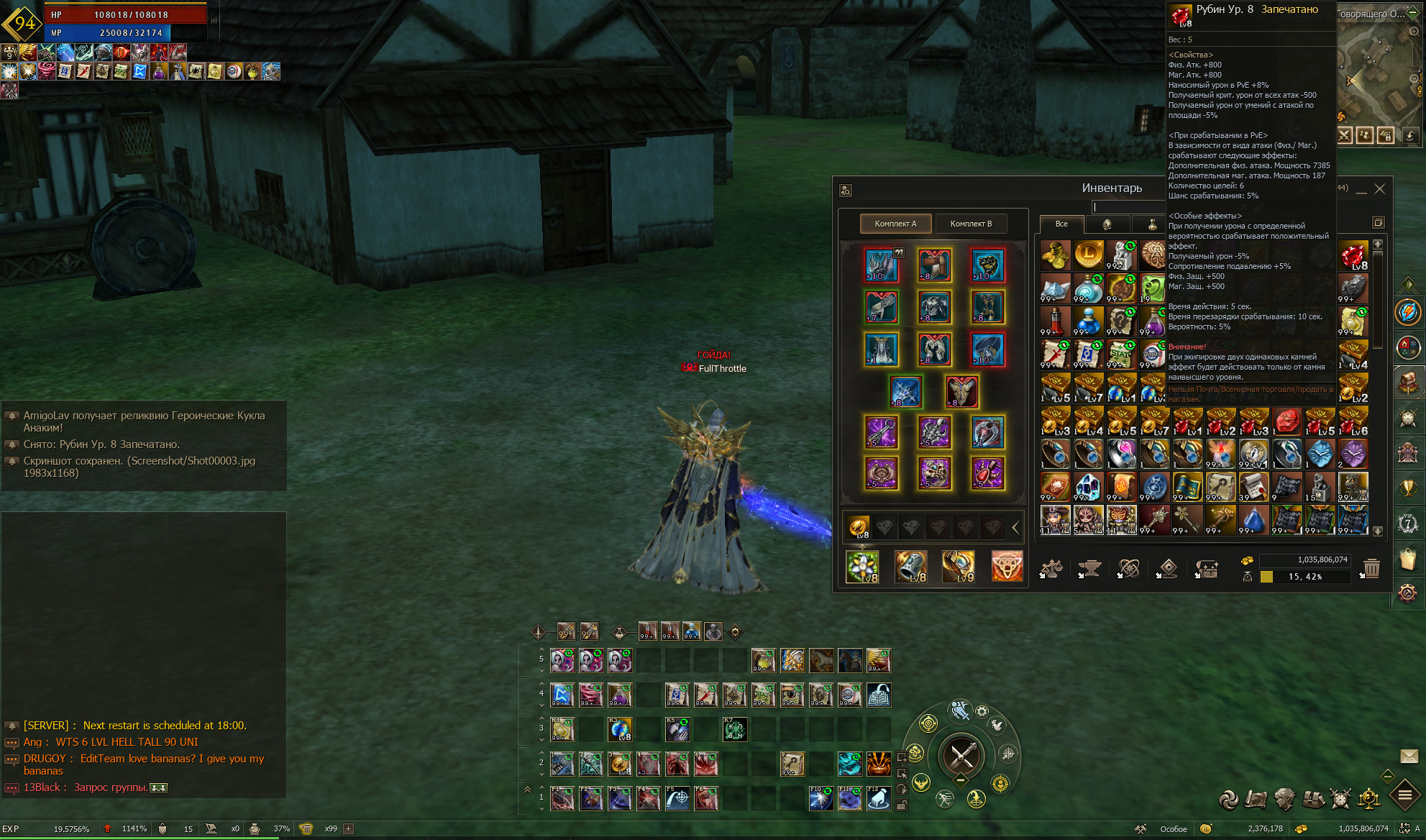1426x840 pixels.
Task: Open the main hamburger menu button
Action: coord(1405,795)
